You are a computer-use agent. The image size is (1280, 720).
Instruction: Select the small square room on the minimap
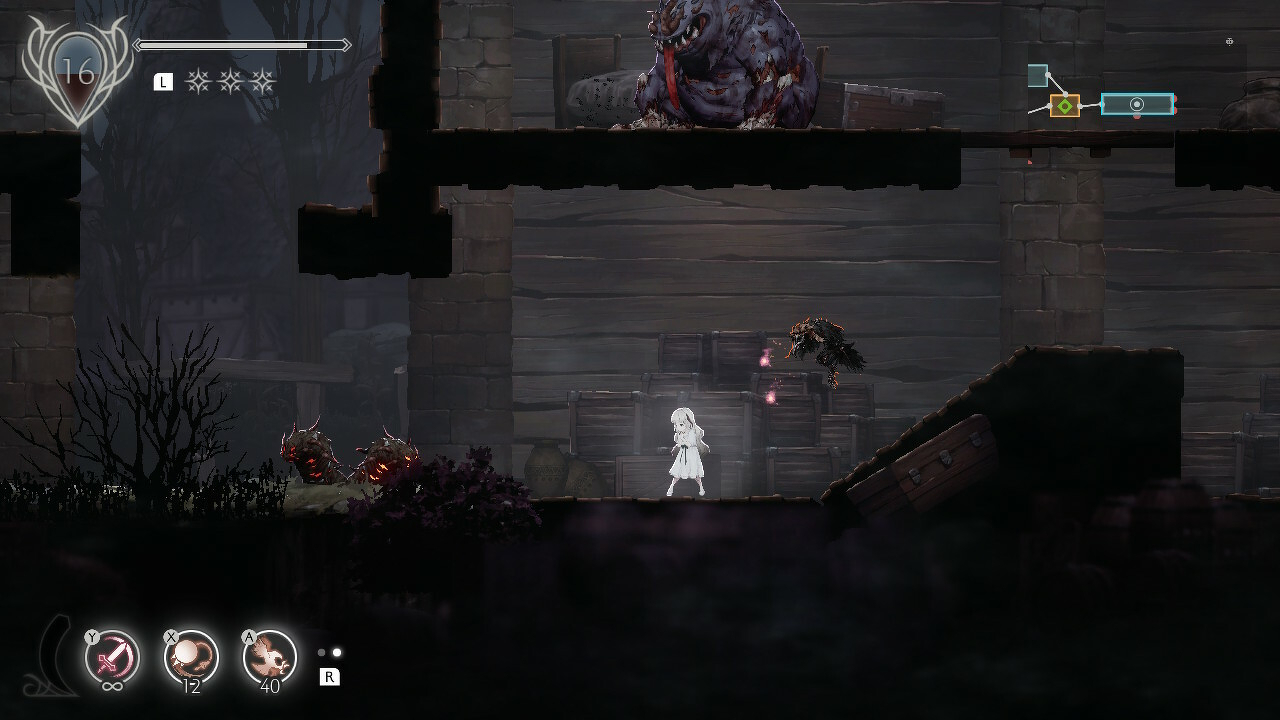[x=1038, y=76]
